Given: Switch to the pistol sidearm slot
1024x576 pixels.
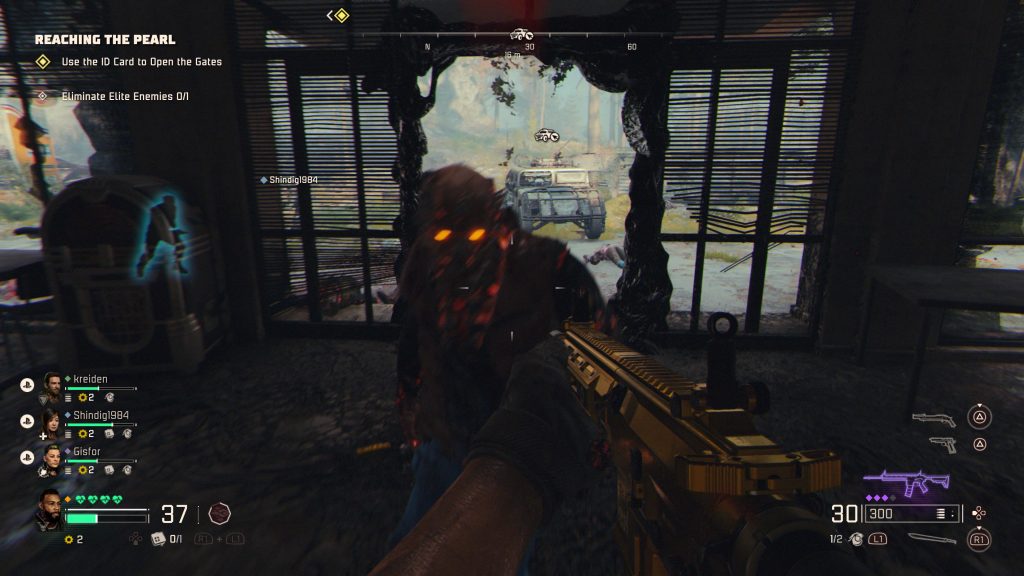Looking at the screenshot, I should 941,443.
